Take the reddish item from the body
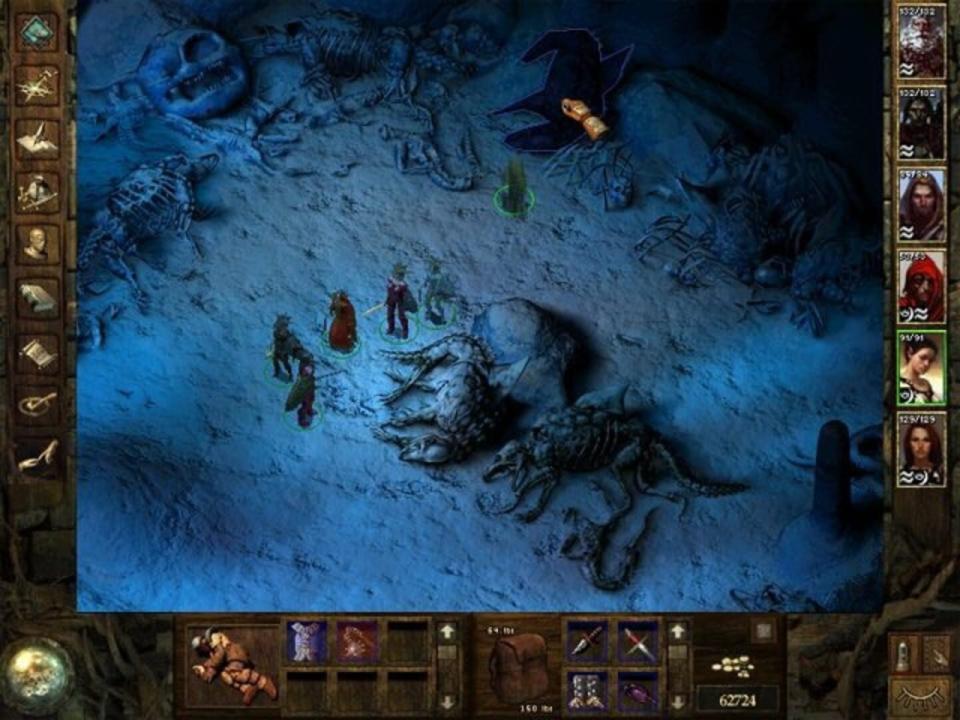Image resolution: width=960 pixels, height=720 pixels. [x=356, y=641]
